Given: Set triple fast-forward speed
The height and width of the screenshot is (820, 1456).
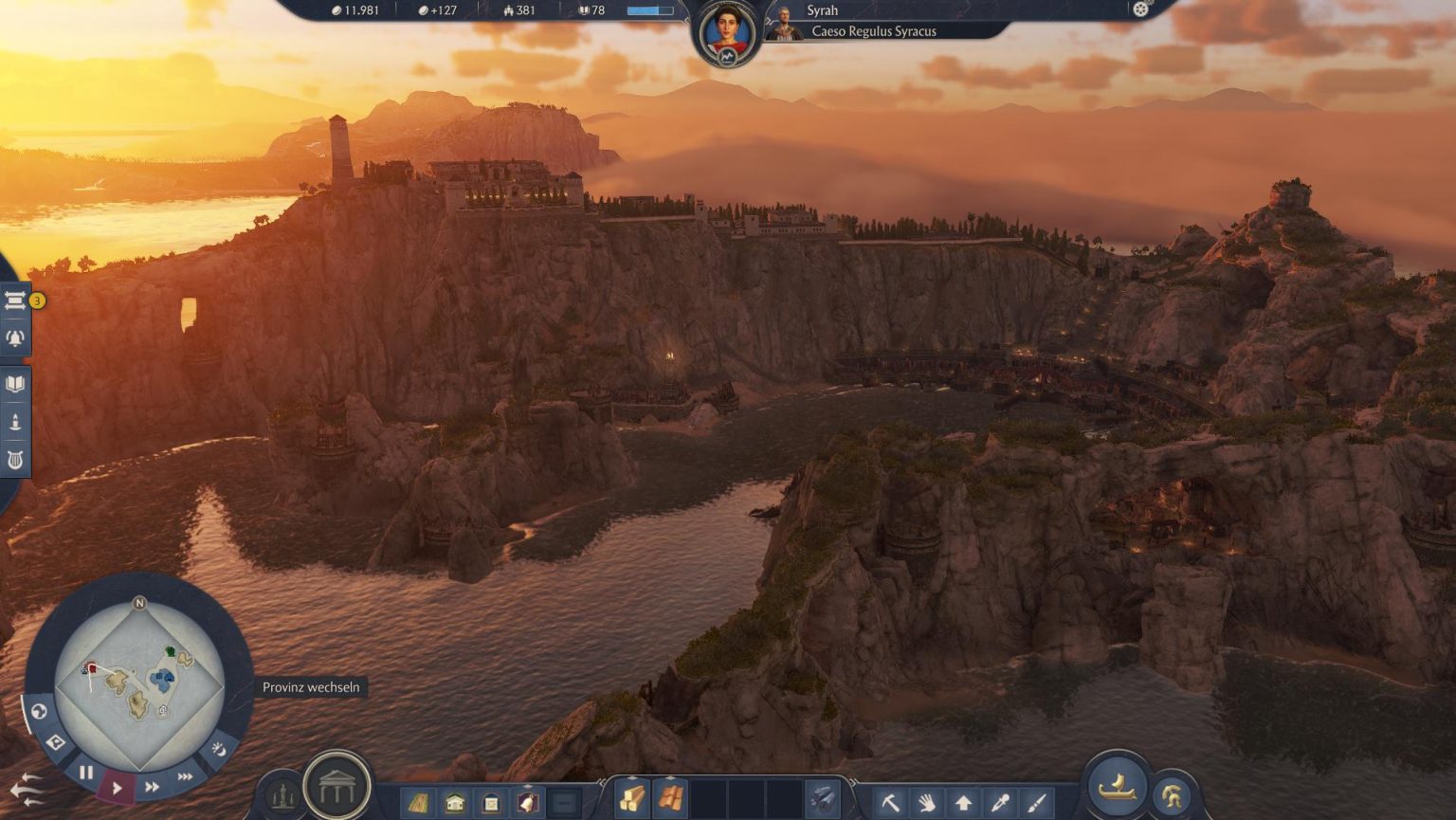Looking at the screenshot, I should click(x=185, y=777).
